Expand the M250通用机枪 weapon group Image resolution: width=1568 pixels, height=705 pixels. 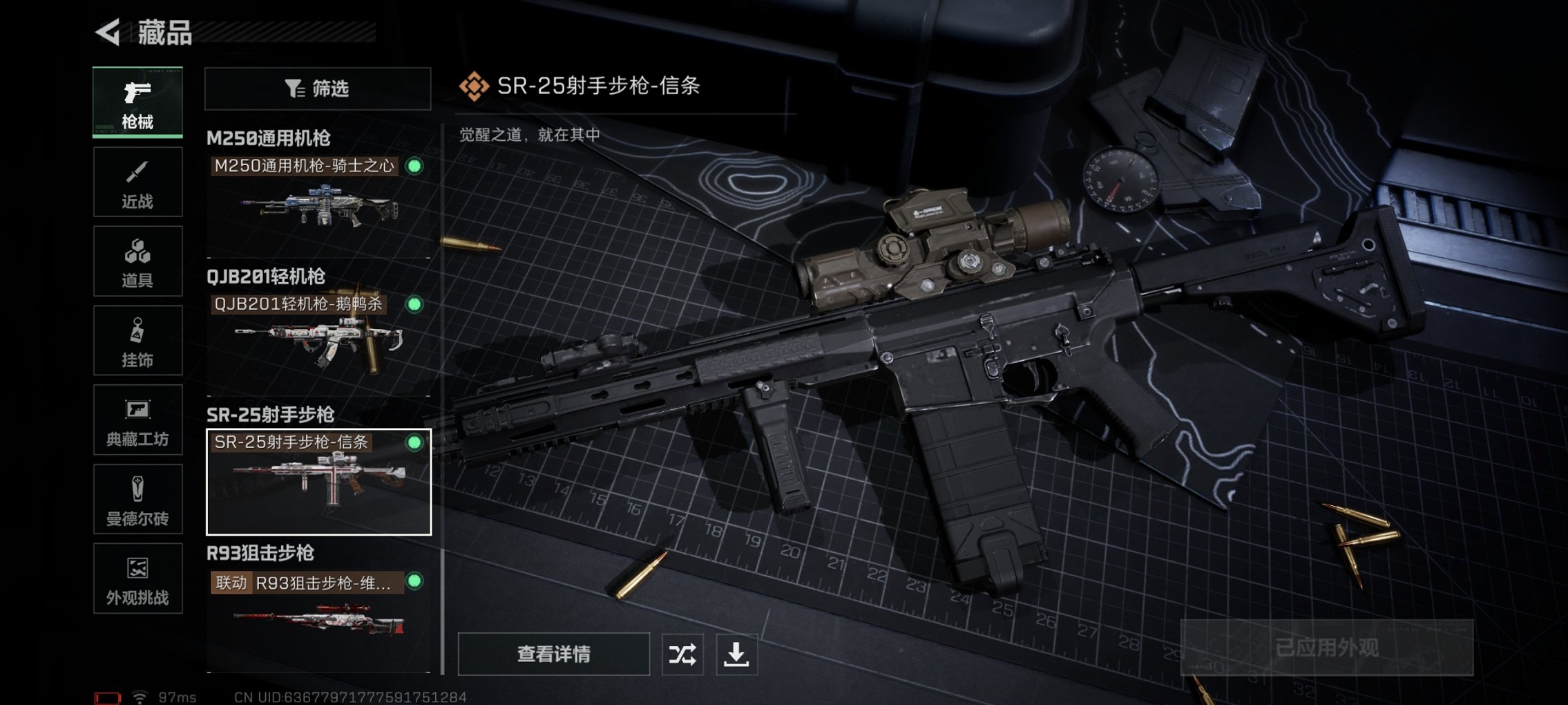pos(267,137)
